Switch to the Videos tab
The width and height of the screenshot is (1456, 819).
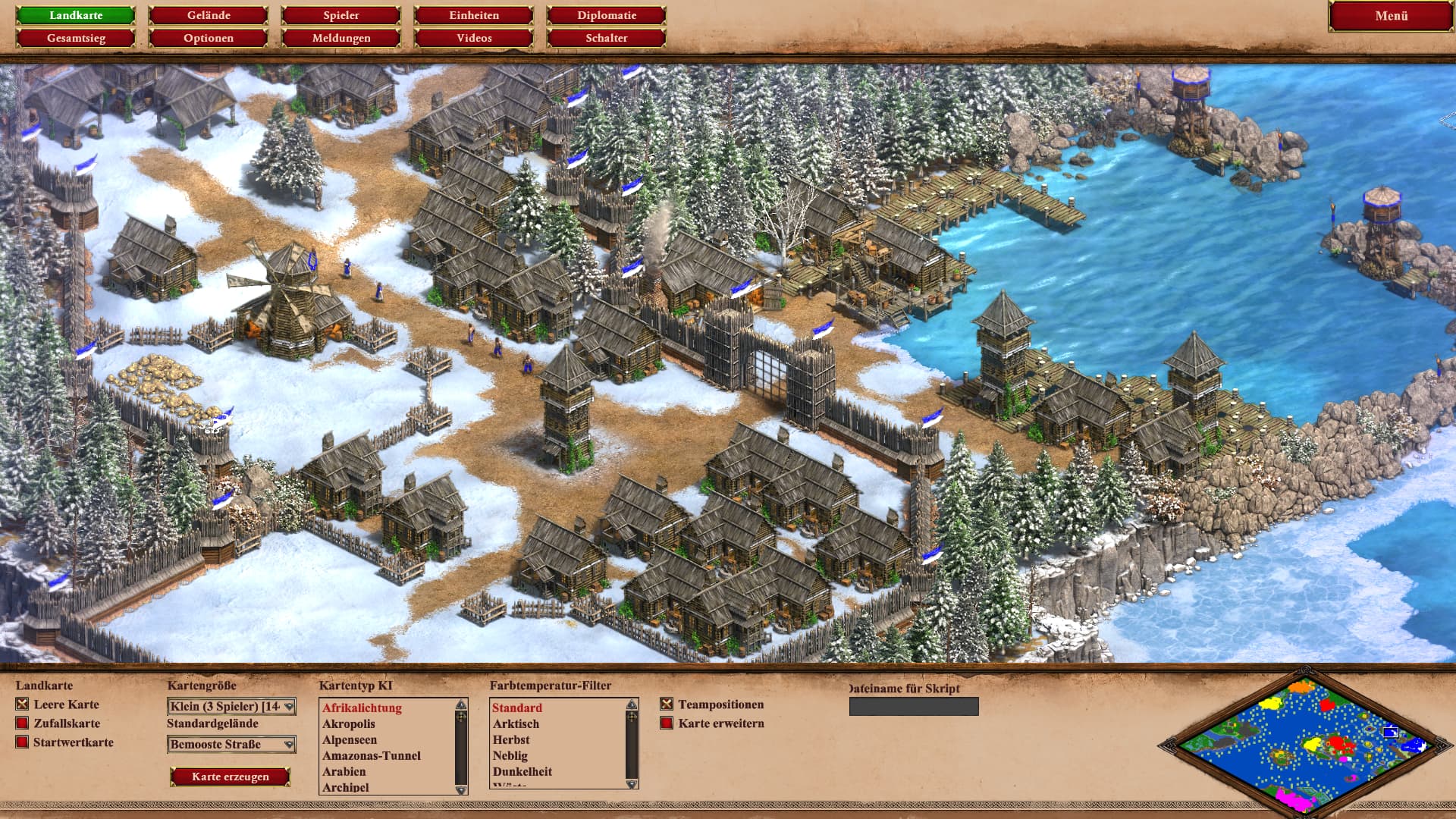tap(474, 38)
